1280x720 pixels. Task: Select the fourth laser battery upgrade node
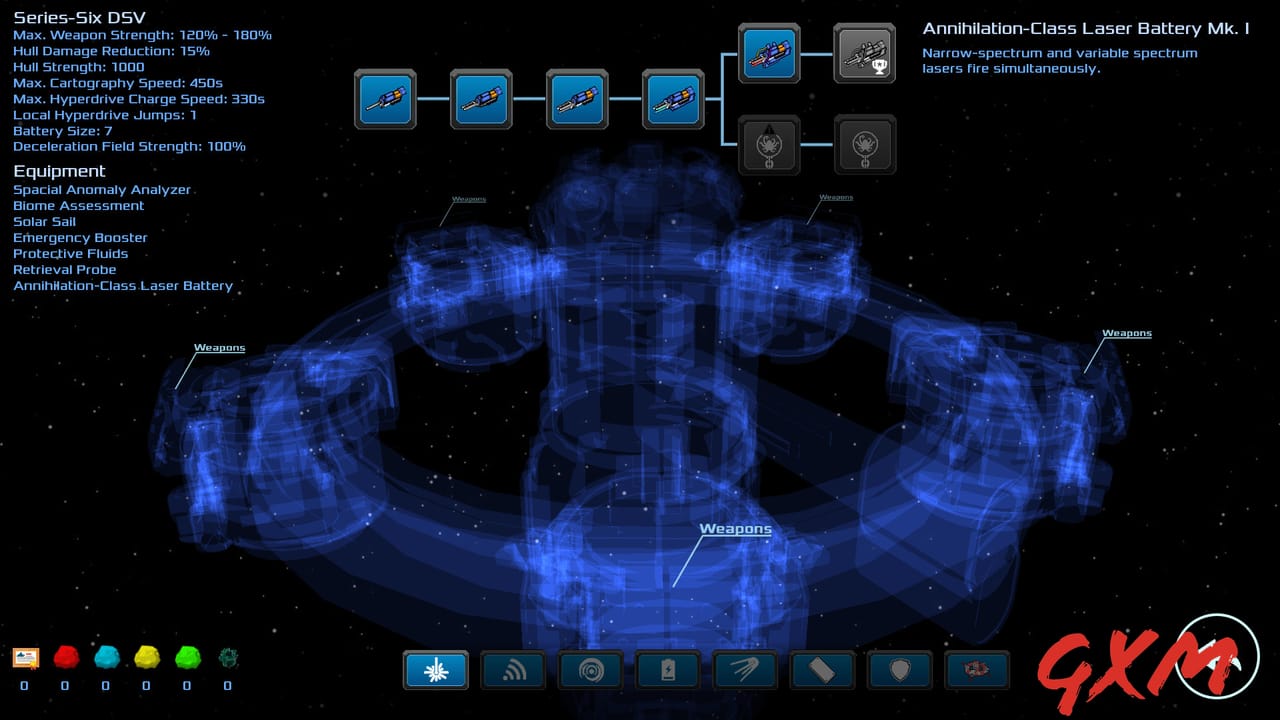pyautogui.click(x=673, y=99)
